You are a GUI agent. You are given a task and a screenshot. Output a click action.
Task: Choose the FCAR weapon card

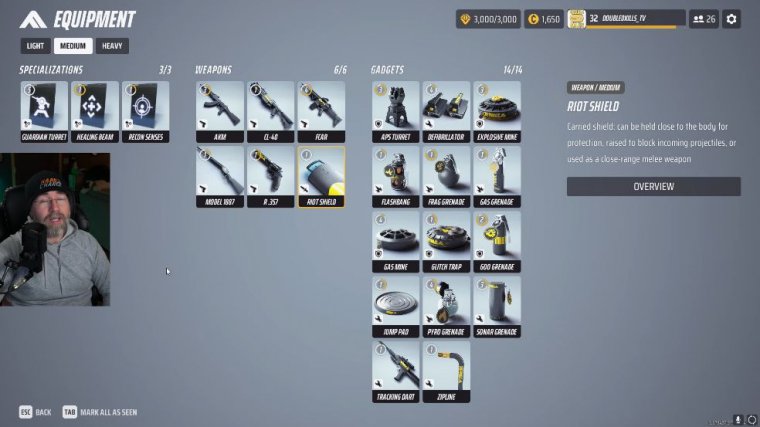point(322,112)
